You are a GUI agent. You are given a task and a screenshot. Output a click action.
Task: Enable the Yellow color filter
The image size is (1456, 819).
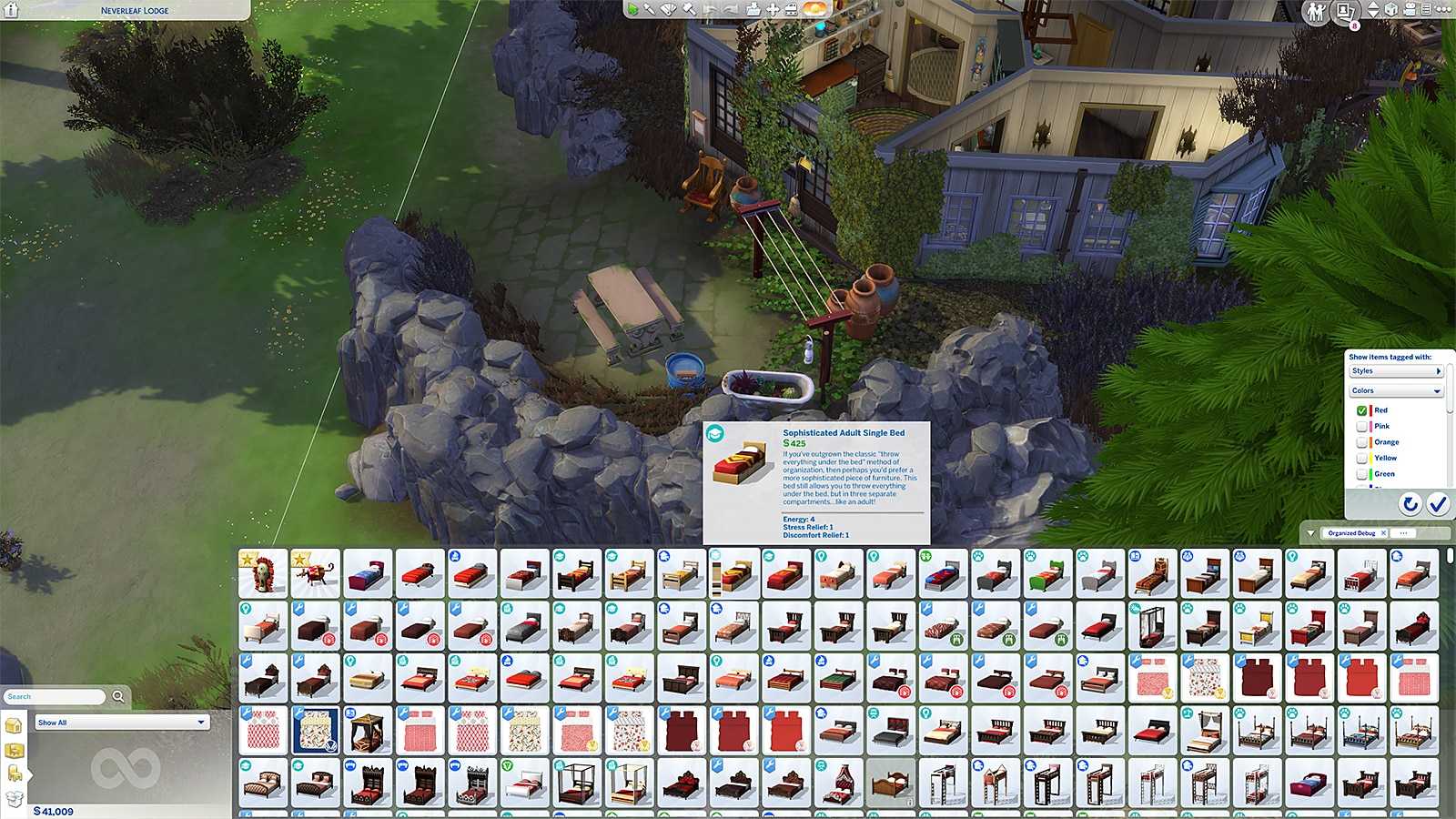click(x=1362, y=459)
